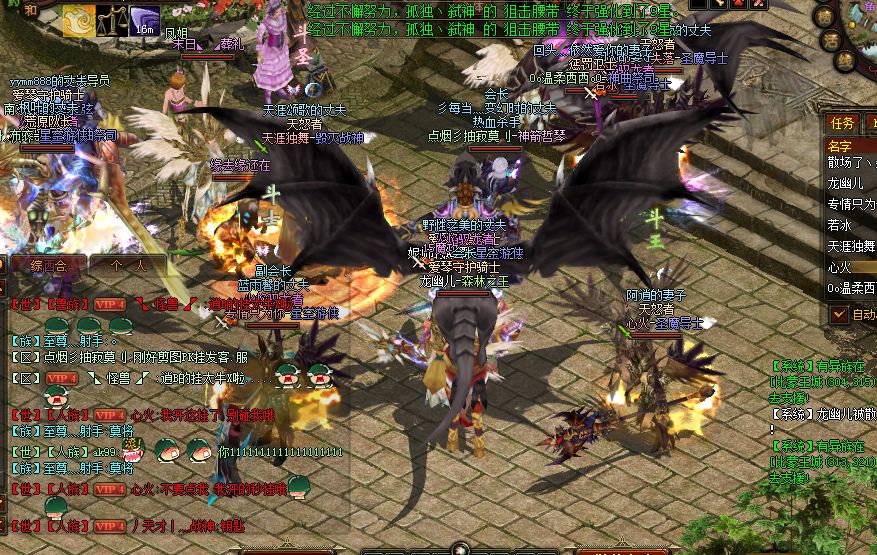Select 天涯独舞 in the name list

pos(850,246)
